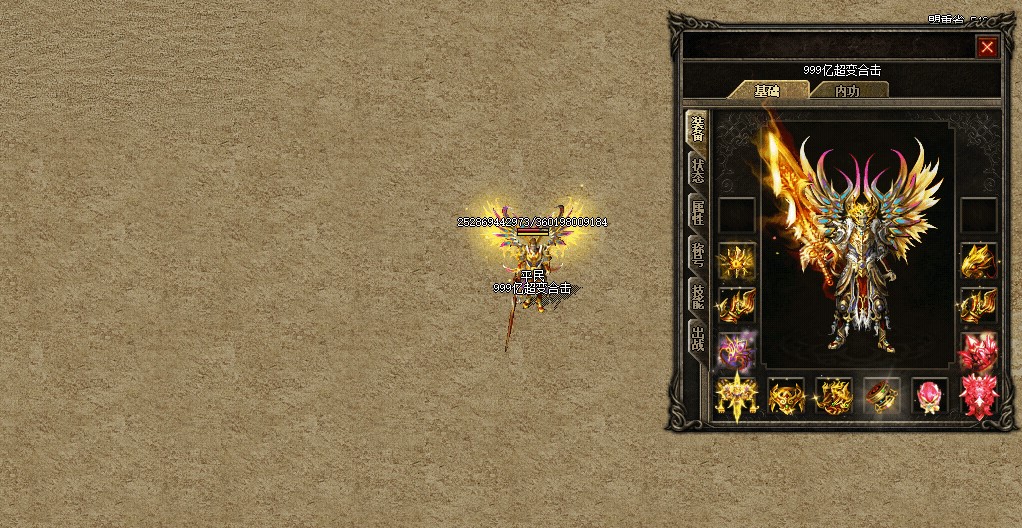Show the 状态 side tab
The image size is (1022, 528).
[x=697, y=170]
